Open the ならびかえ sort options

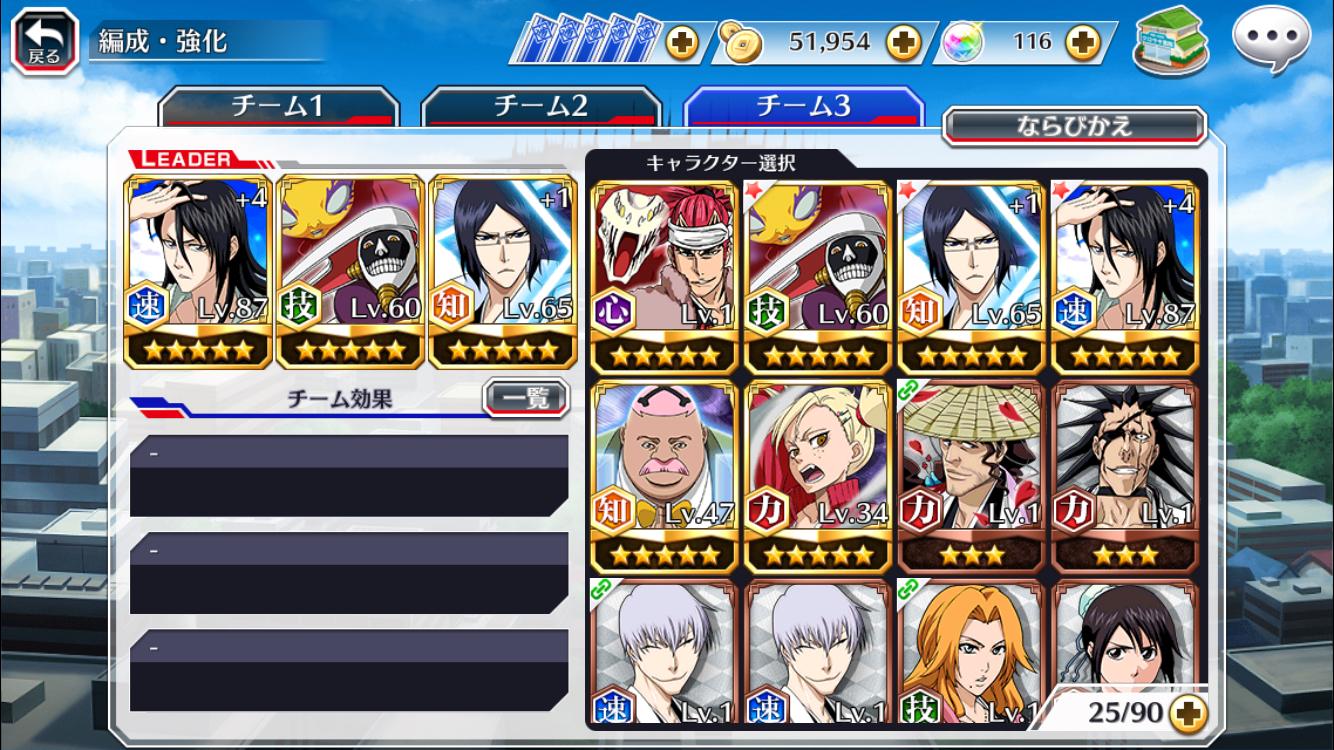1074,126
